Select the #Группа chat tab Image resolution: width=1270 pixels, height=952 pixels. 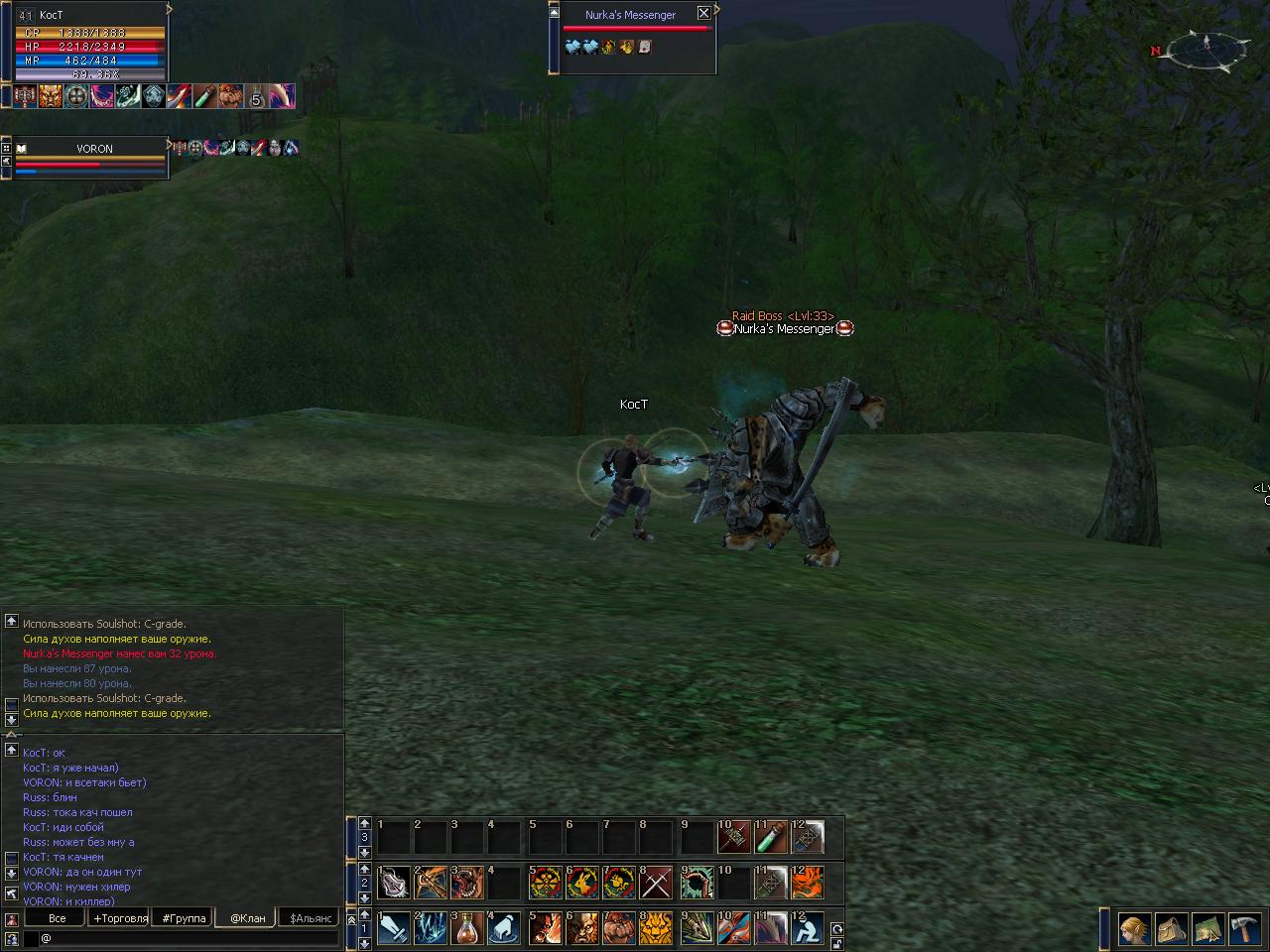[185, 918]
